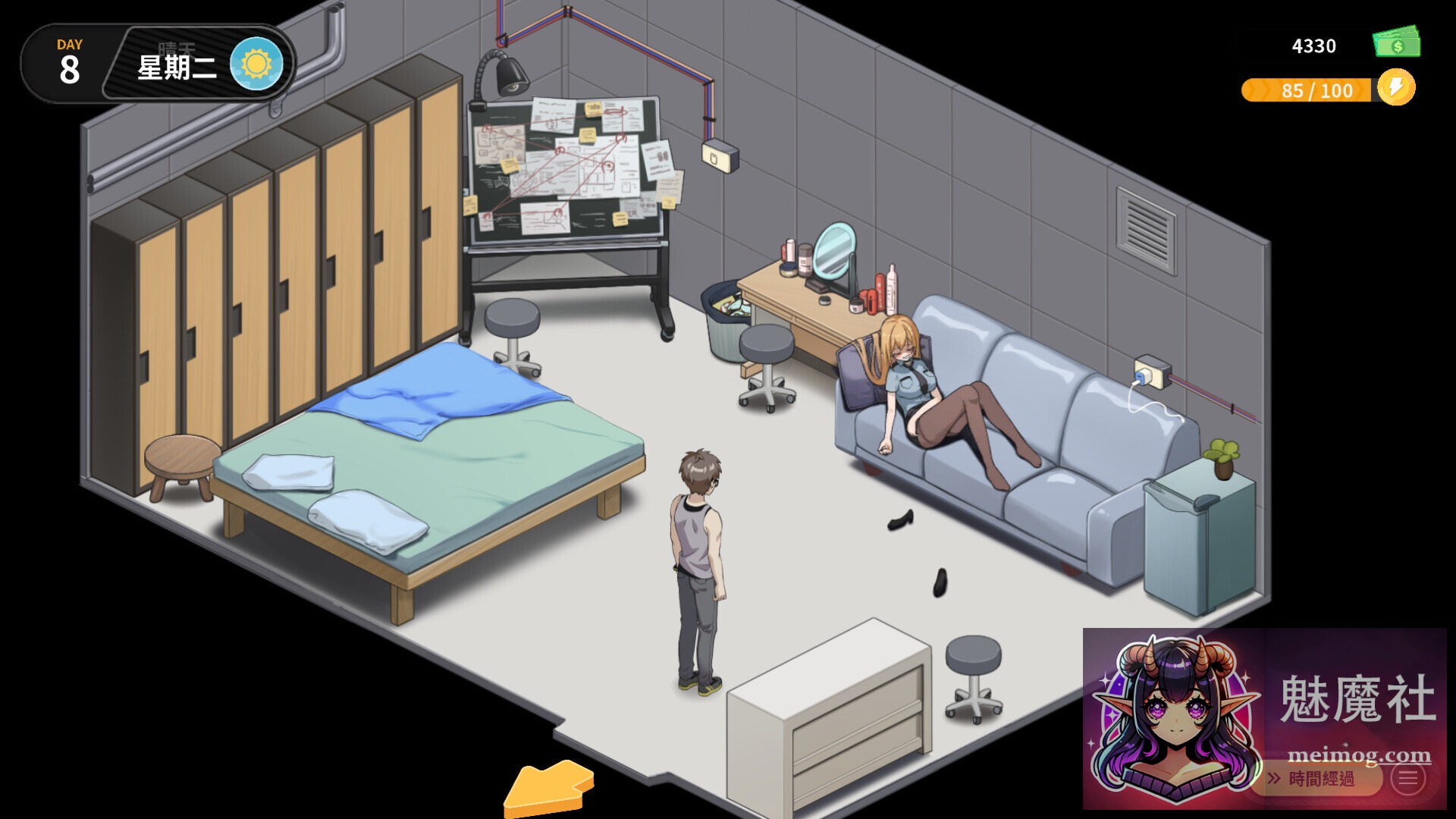Click the vanity mirror
This screenshot has height=819, width=1456.
coord(834,250)
